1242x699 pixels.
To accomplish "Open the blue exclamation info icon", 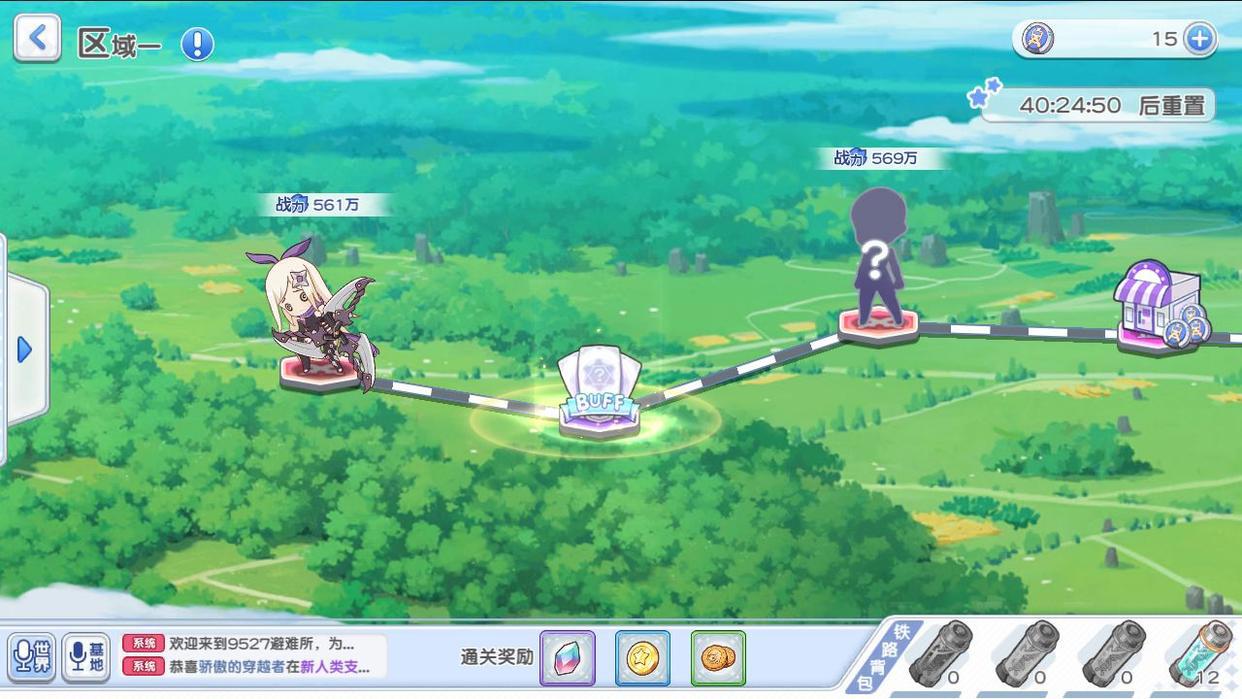I will click(197, 44).
